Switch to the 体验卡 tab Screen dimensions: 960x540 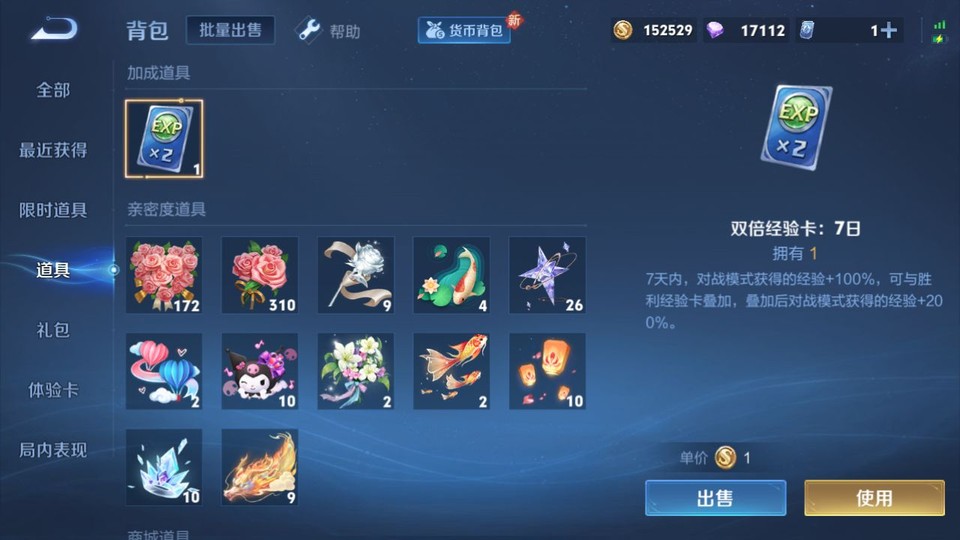(54, 390)
